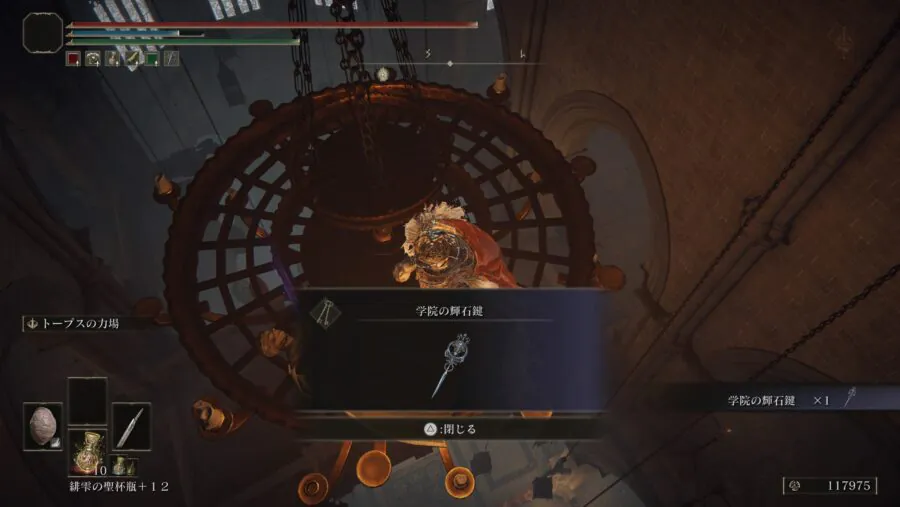Select the right-hand sword weapon slot

pos(131,425)
